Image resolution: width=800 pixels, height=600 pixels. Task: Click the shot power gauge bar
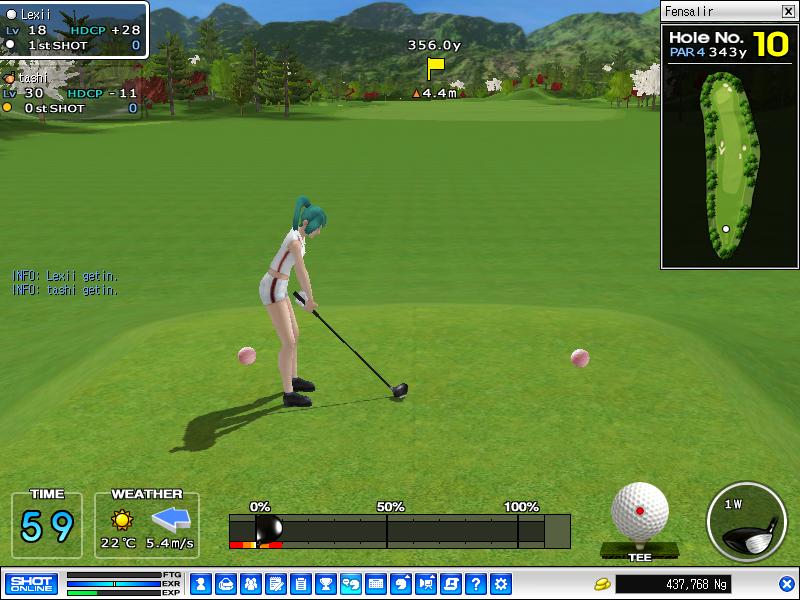point(400,530)
